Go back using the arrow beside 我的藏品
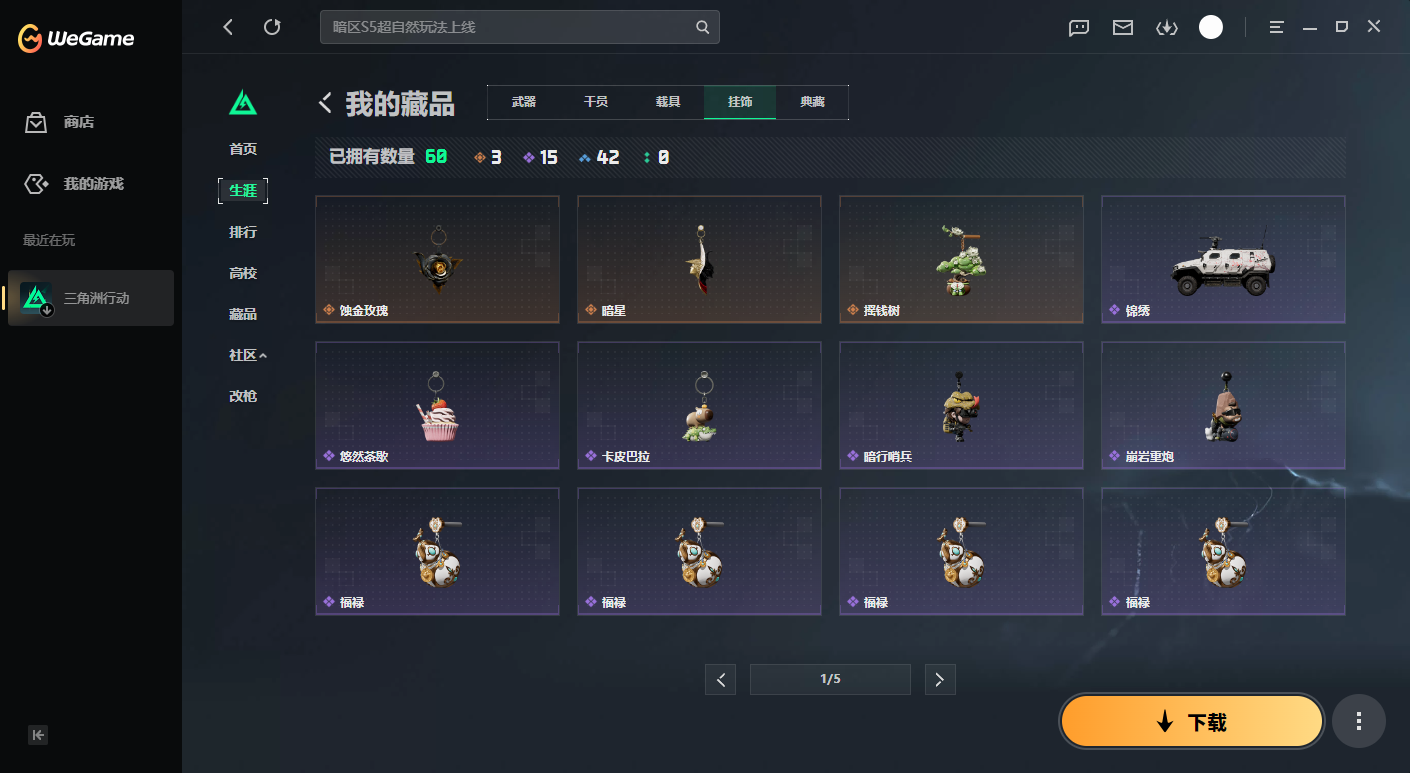The height and width of the screenshot is (773, 1410). click(x=323, y=102)
